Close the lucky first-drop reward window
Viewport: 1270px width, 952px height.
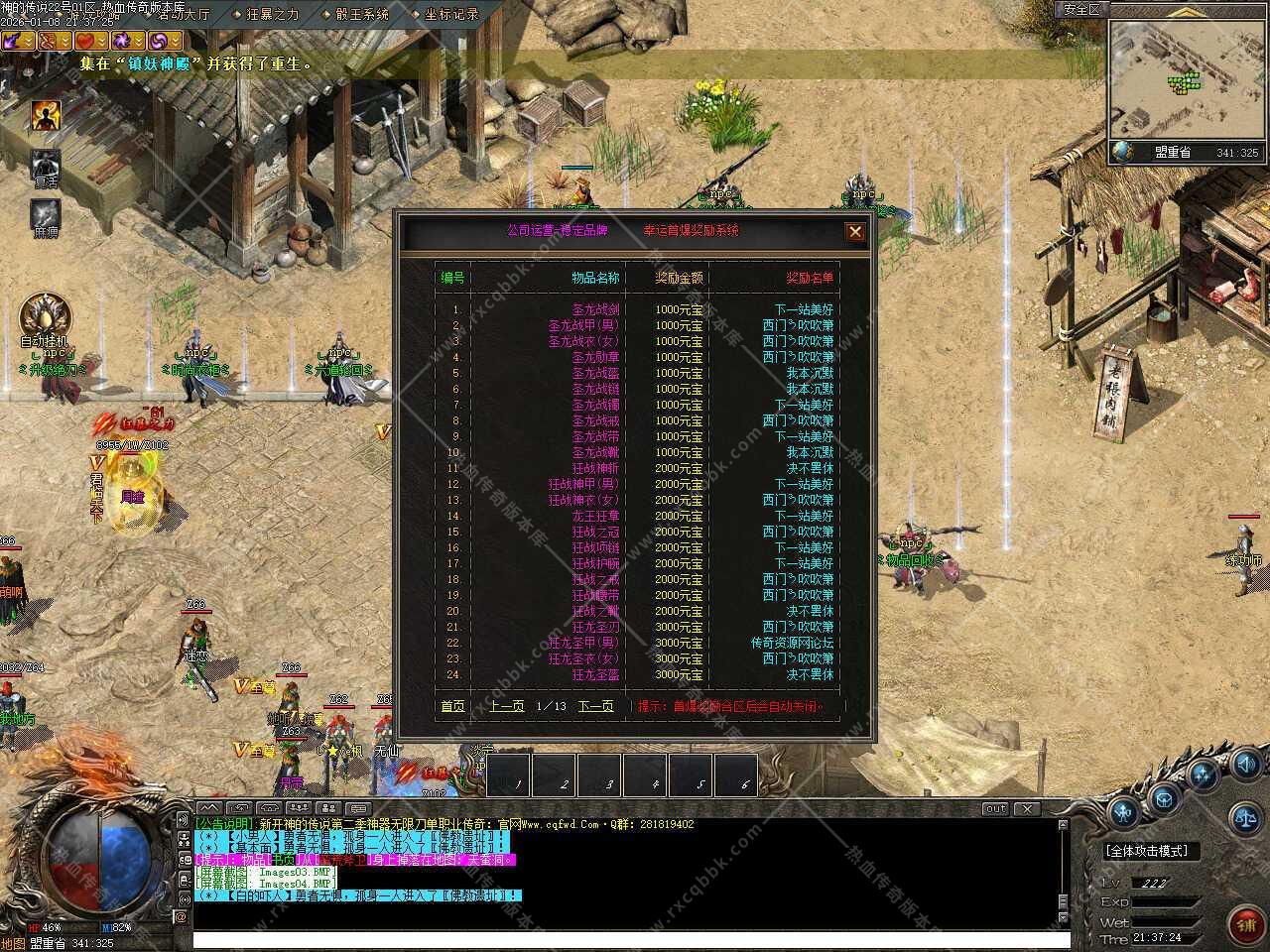(855, 232)
